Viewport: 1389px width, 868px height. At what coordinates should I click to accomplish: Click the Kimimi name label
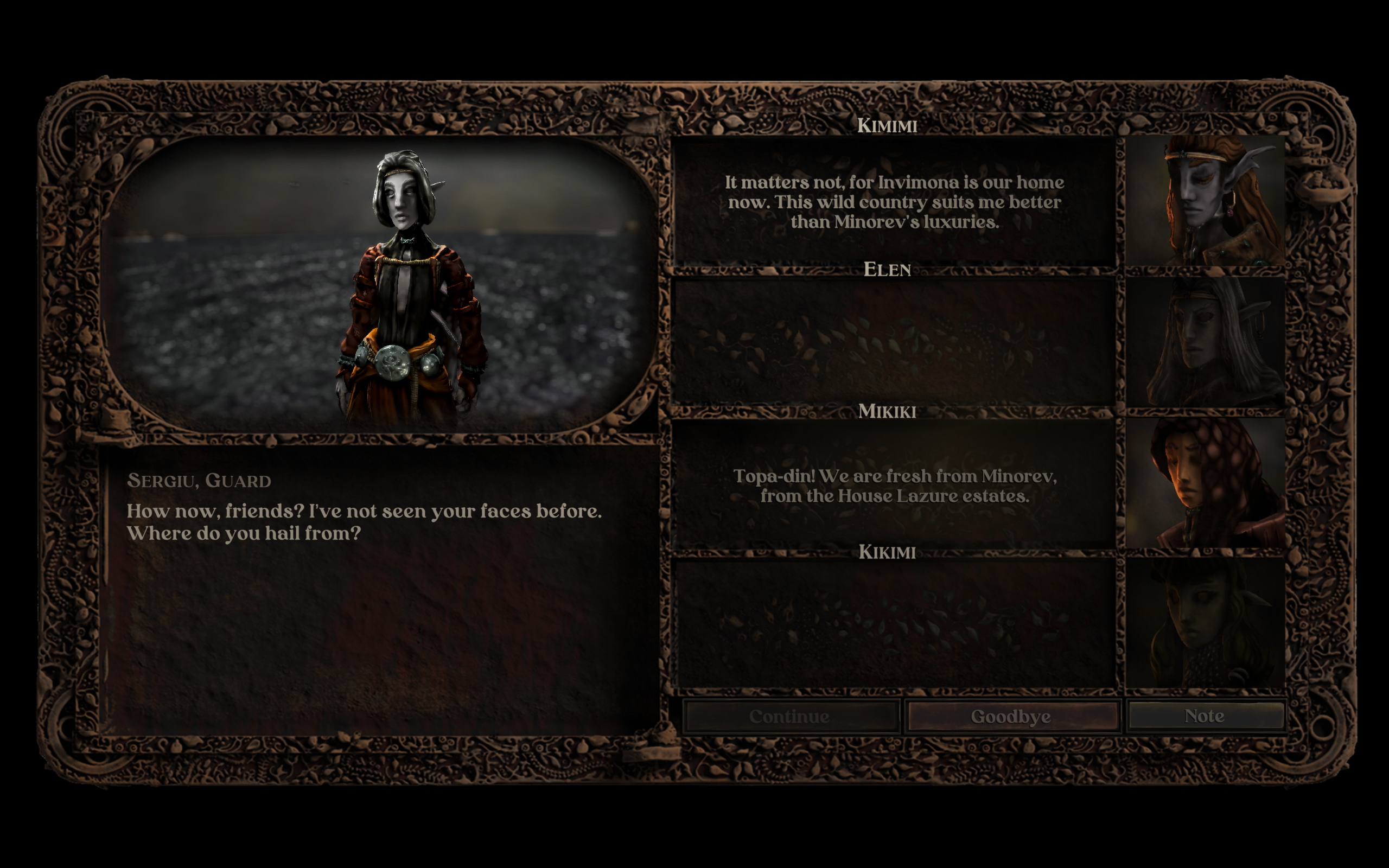pyautogui.click(x=889, y=125)
